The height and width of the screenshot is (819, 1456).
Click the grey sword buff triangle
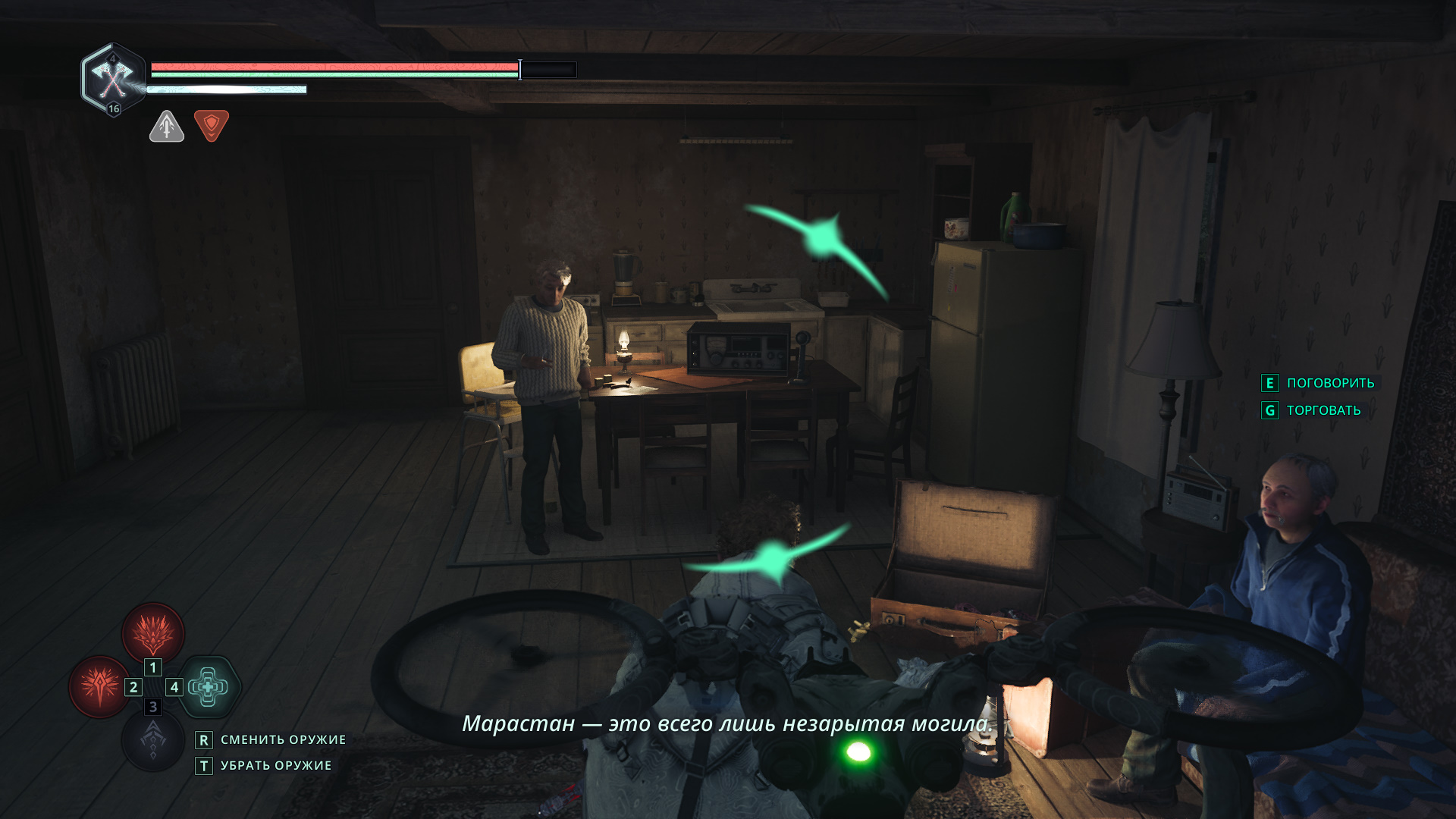pyautogui.click(x=167, y=127)
